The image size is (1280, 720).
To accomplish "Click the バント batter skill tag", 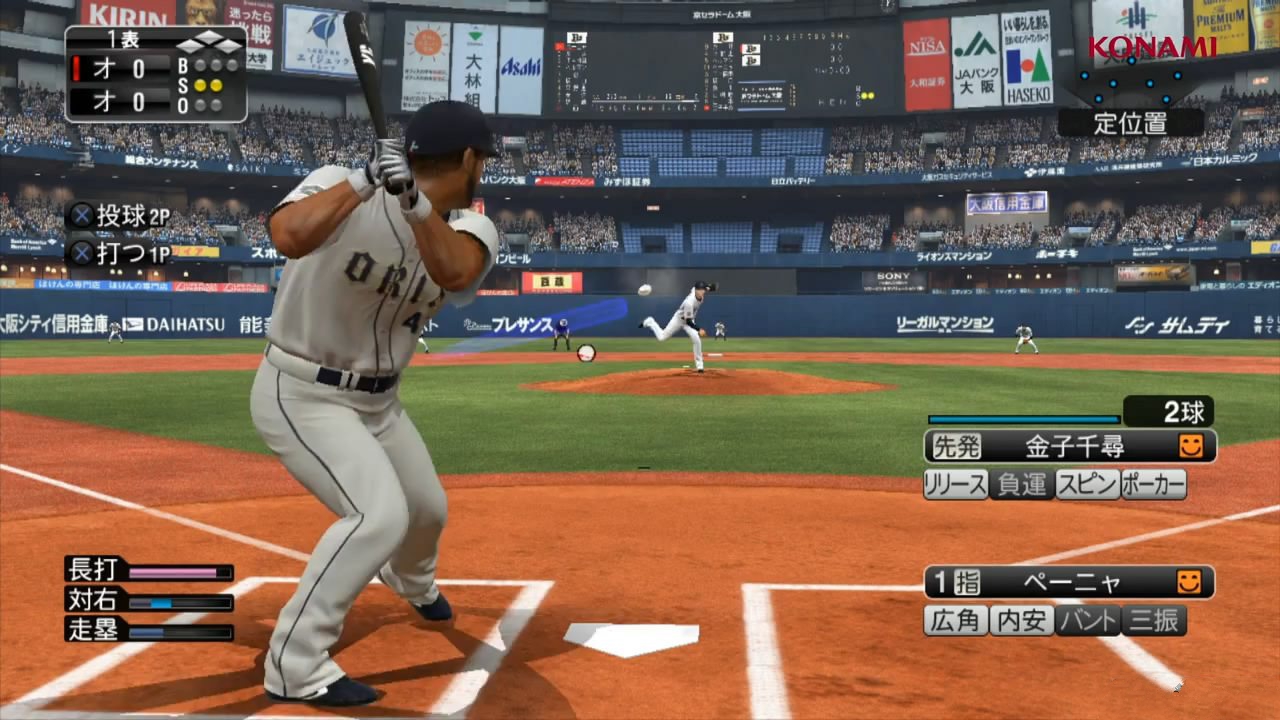I will (x=1088, y=621).
